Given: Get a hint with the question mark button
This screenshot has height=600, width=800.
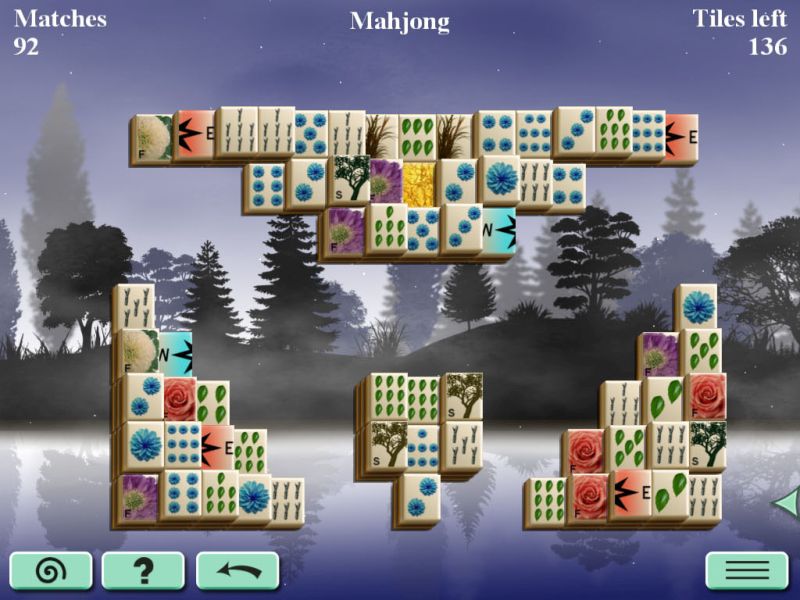Looking at the screenshot, I should [x=143, y=571].
